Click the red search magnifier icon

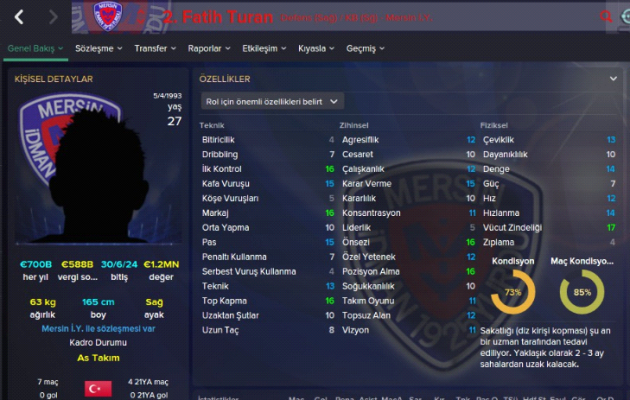tap(606, 16)
